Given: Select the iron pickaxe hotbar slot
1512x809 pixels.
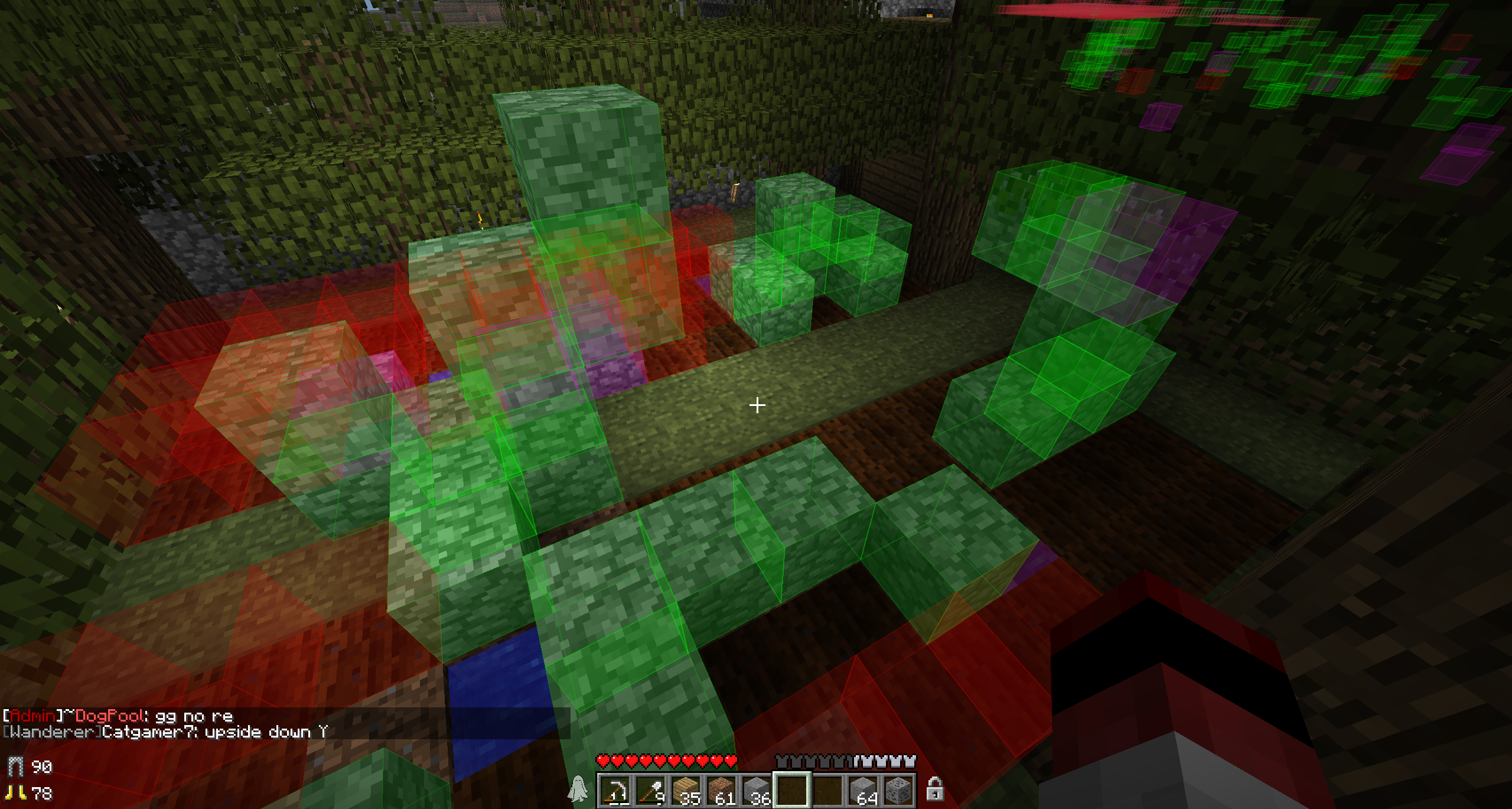Looking at the screenshot, I should coord(615,790).
